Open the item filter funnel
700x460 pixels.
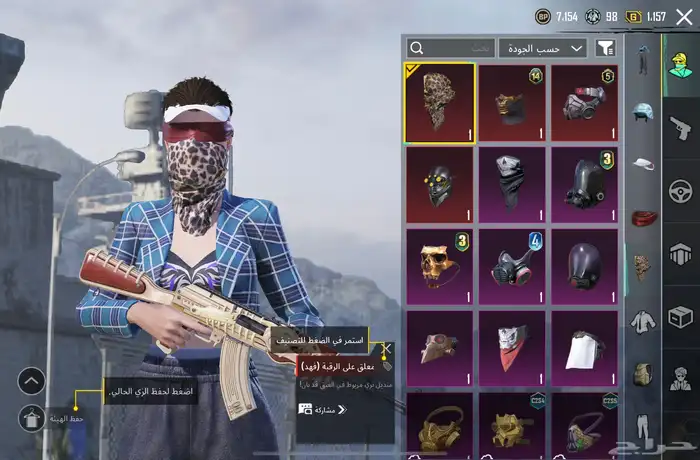coord(605,48)
